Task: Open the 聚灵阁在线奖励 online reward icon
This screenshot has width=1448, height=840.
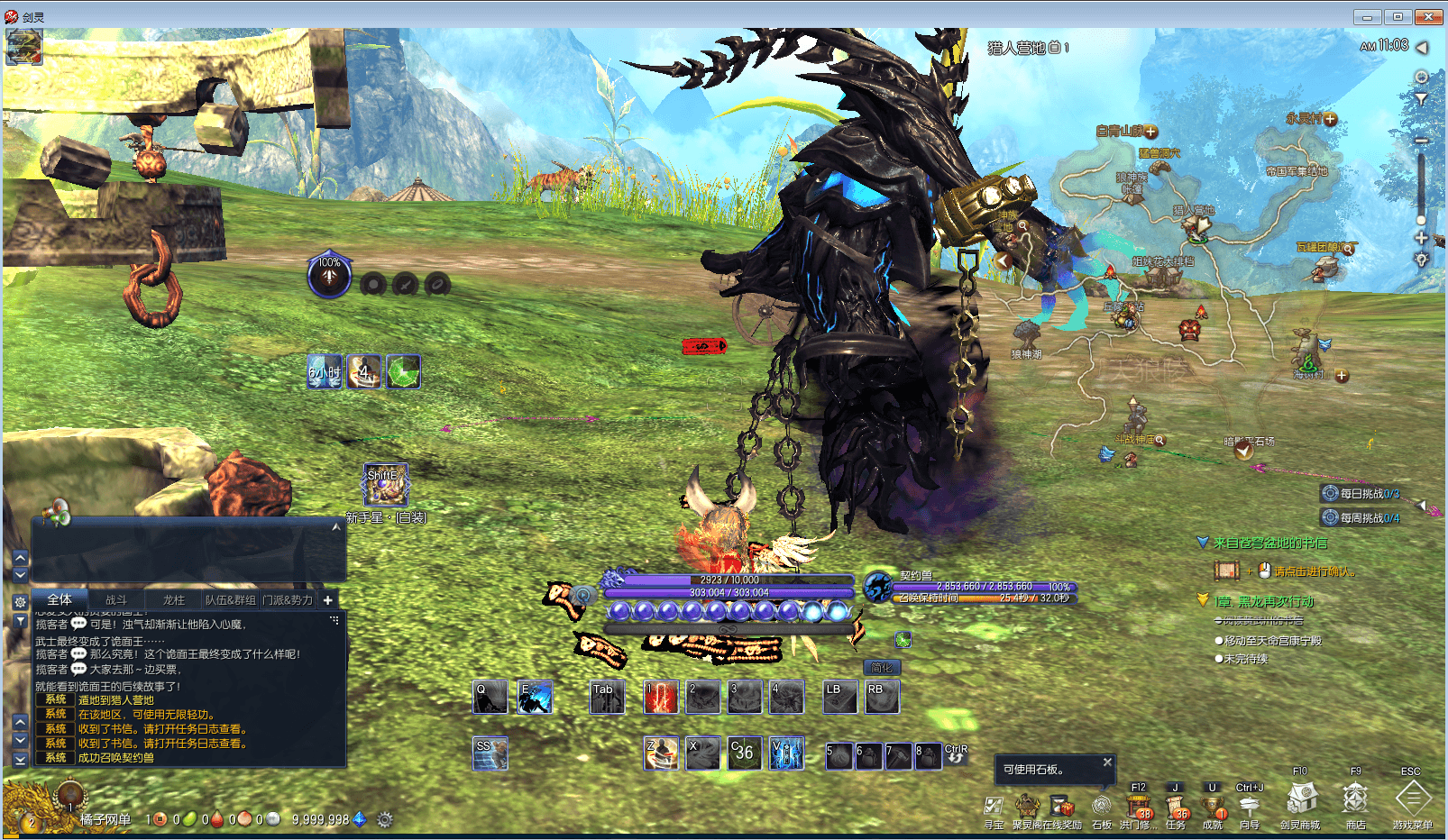Action: (1028, 806)
